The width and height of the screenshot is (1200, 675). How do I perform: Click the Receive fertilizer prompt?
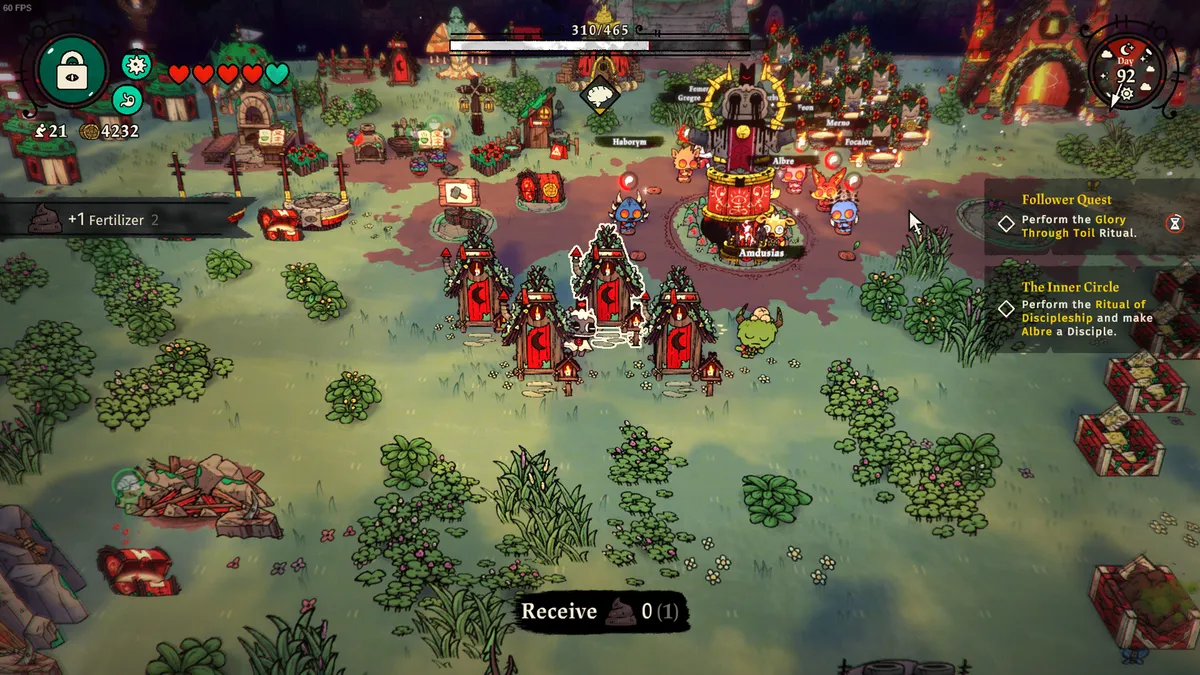(599, 612)
